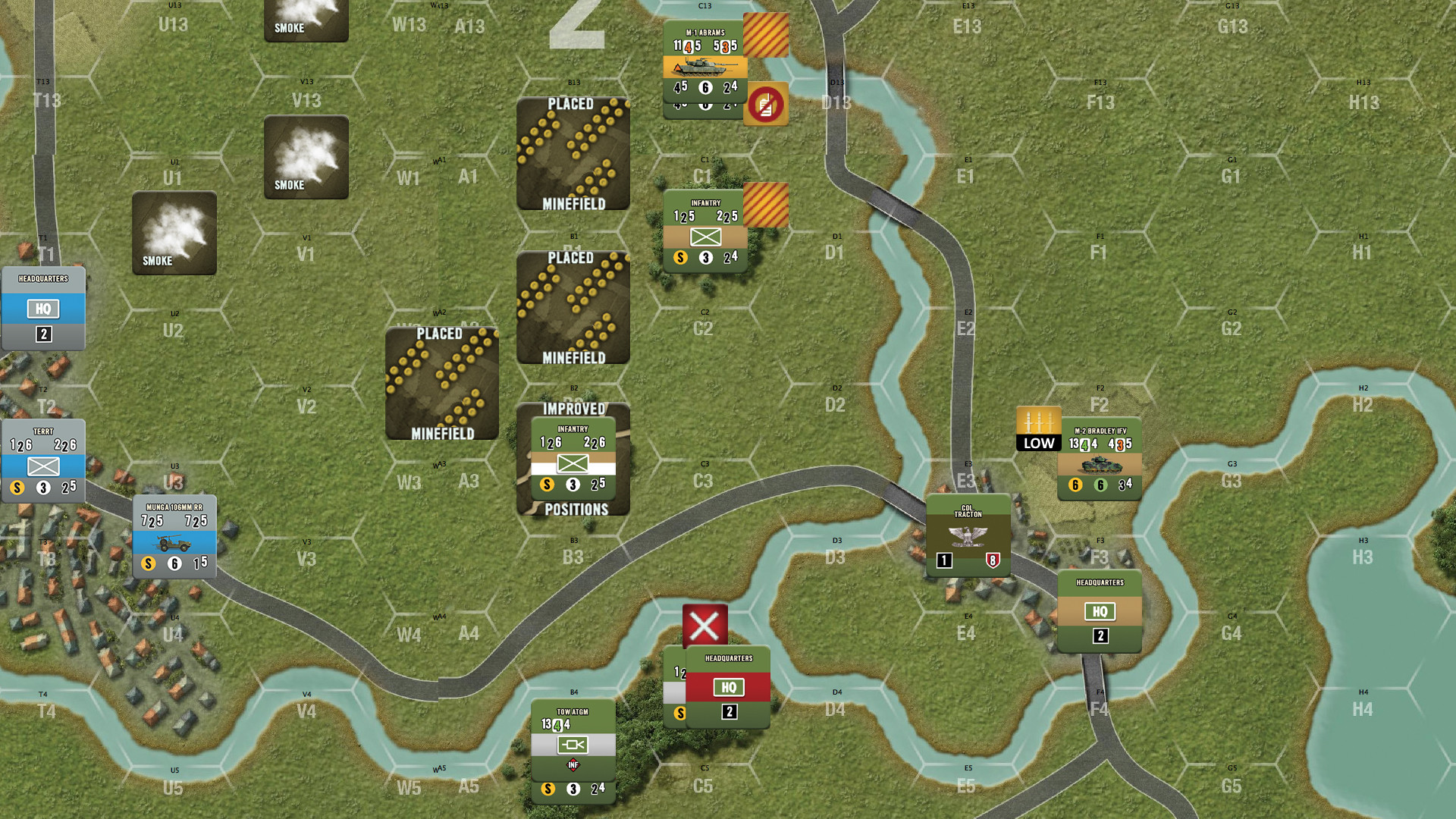The height and width of the screenshot is (819, 1456).
Task: Select the Placed Minefield marker in hex A2
Action: point(442,383)
